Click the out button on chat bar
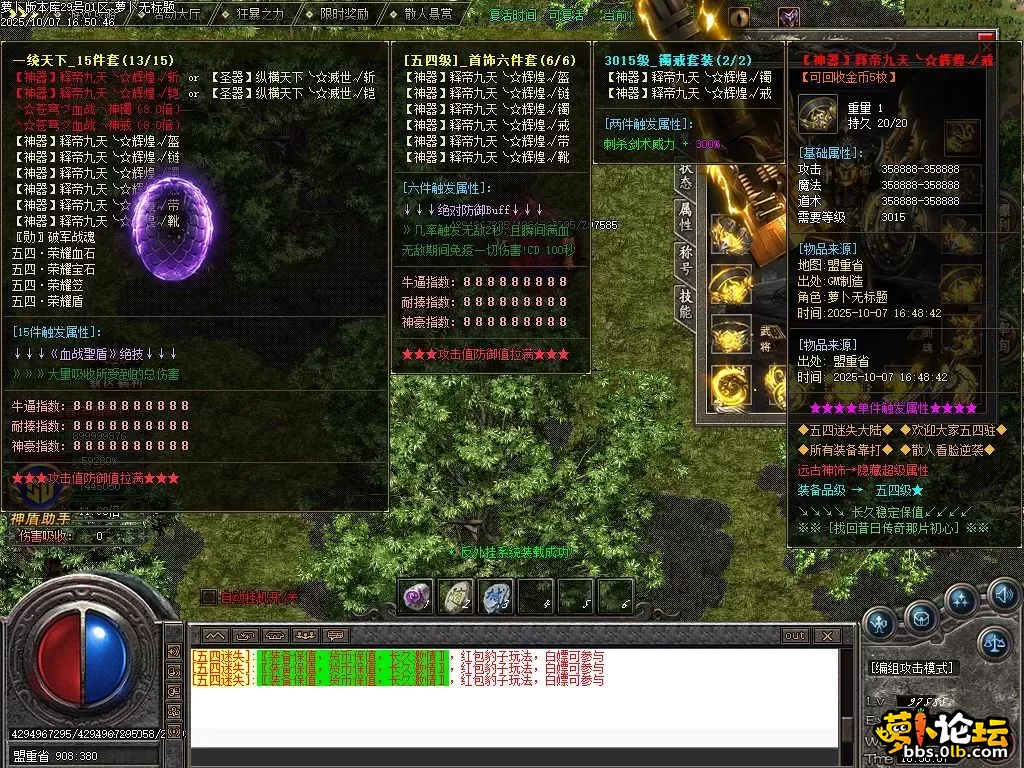Image resolution: width=1024 pixels, height=768 pixels. [x=794, y=635]
